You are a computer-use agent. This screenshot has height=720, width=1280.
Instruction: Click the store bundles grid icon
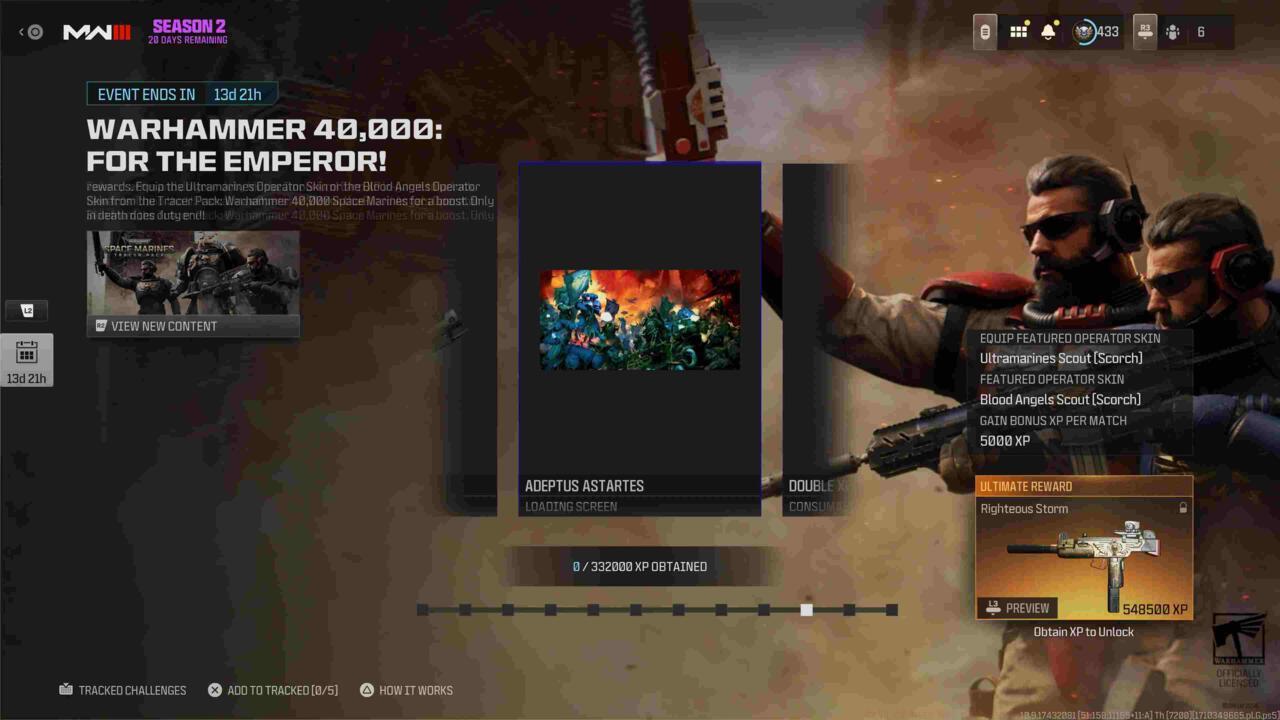pos(1018,31)
